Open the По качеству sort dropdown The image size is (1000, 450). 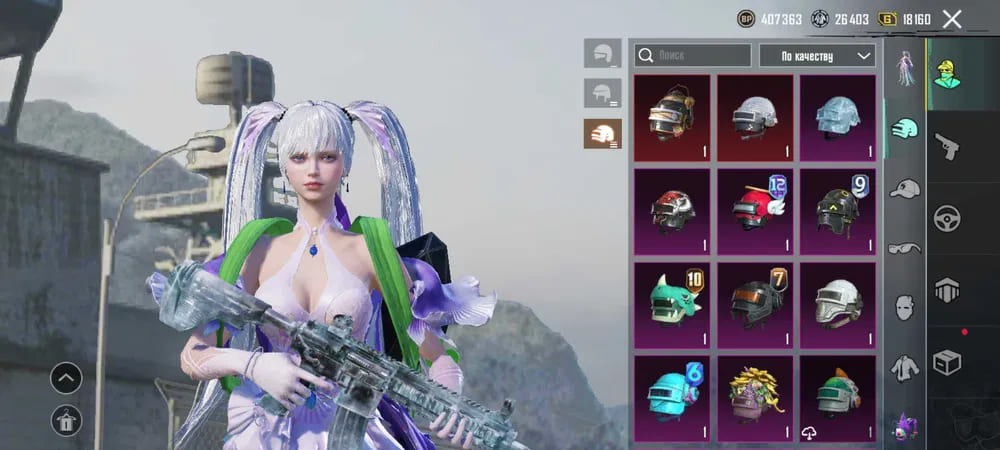point(817,55)
